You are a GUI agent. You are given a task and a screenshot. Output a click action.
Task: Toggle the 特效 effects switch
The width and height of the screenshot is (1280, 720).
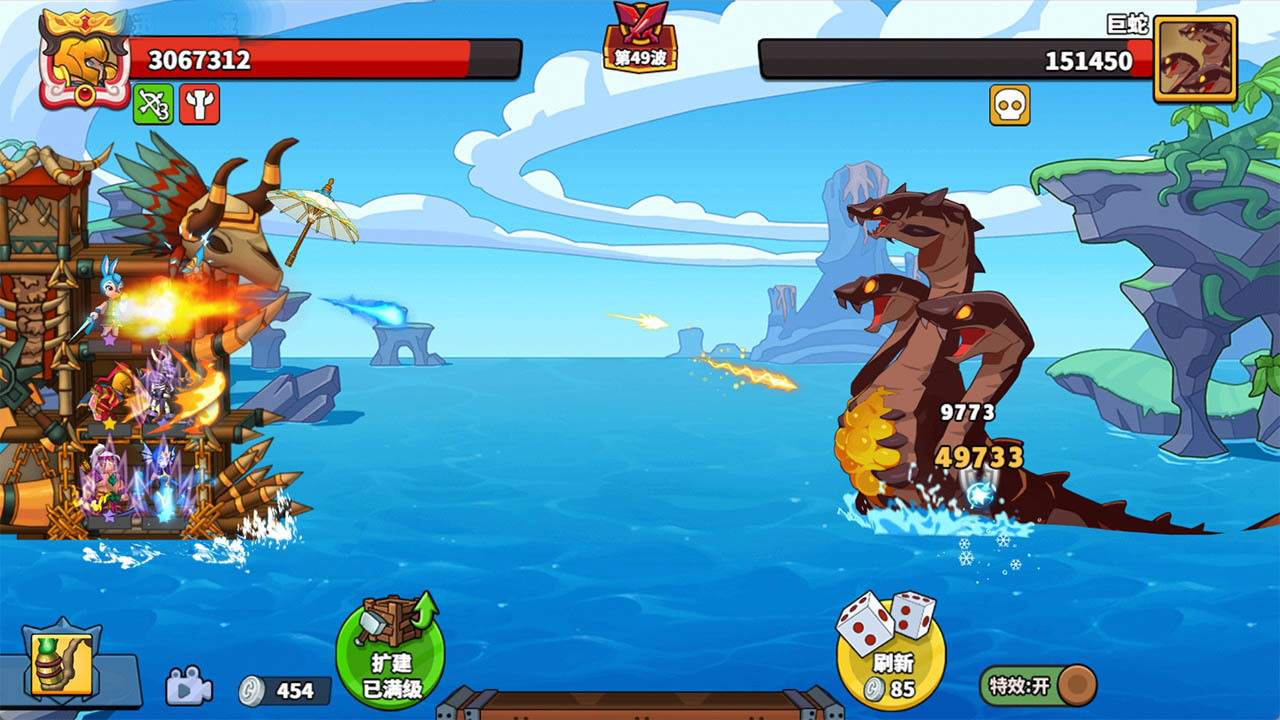(x=1037, y=686)
